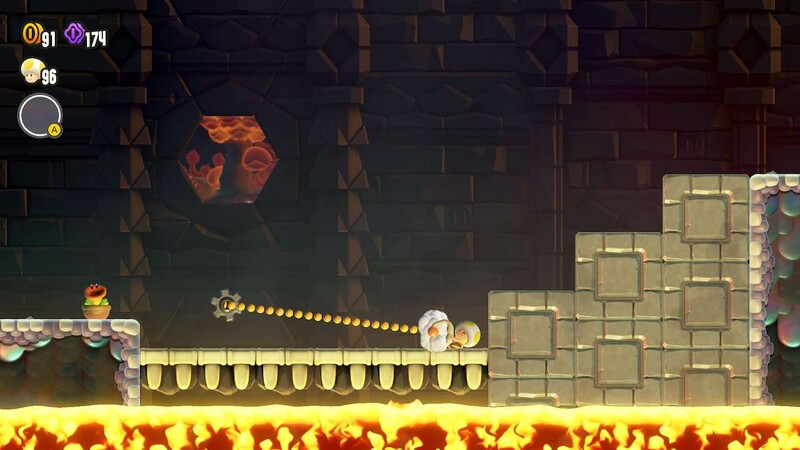Select the empty circular stored-item slot
Screen dimensions: 800x450
(x=39, y=115)
